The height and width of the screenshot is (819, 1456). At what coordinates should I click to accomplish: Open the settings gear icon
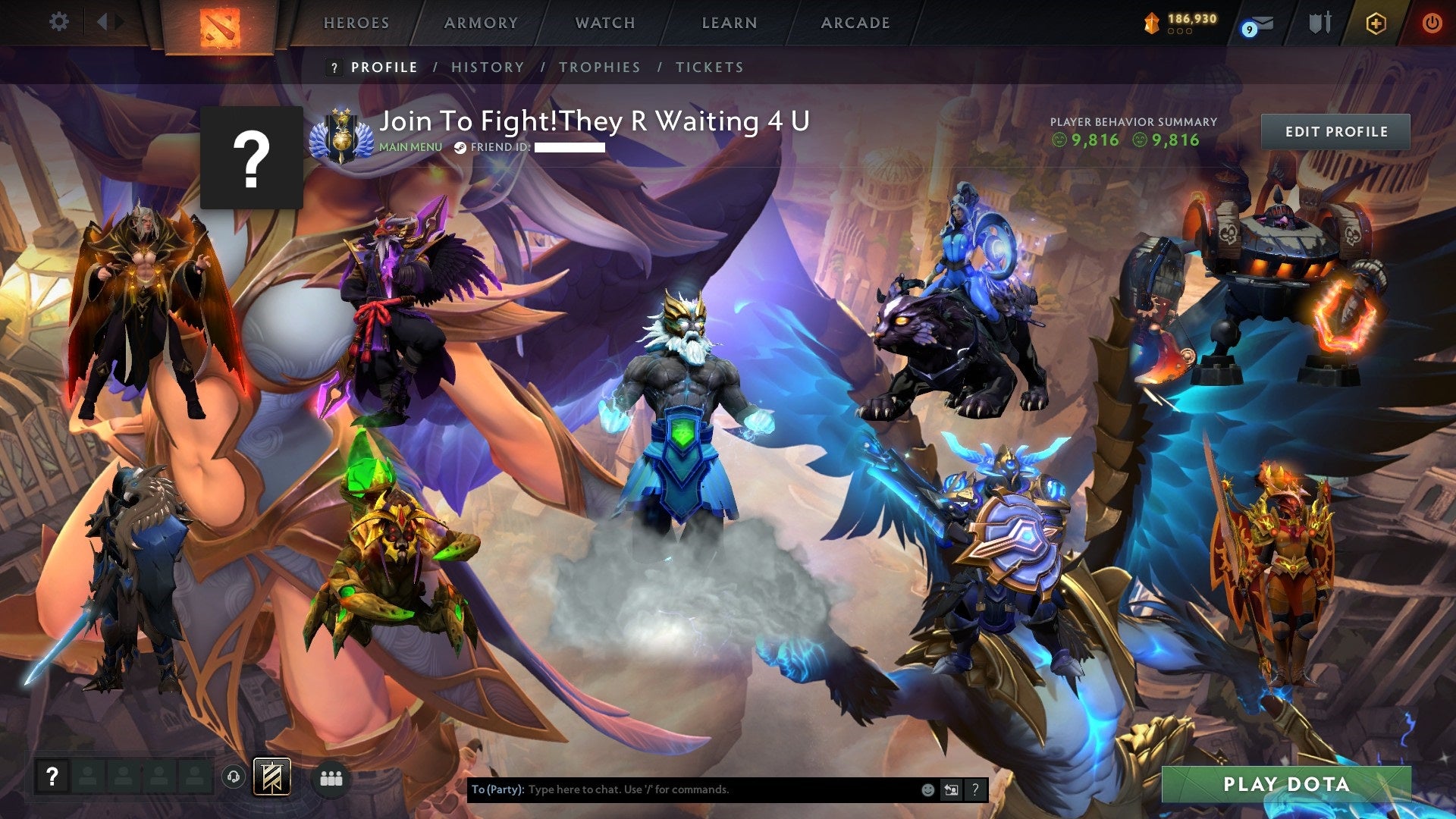point(58,22)
